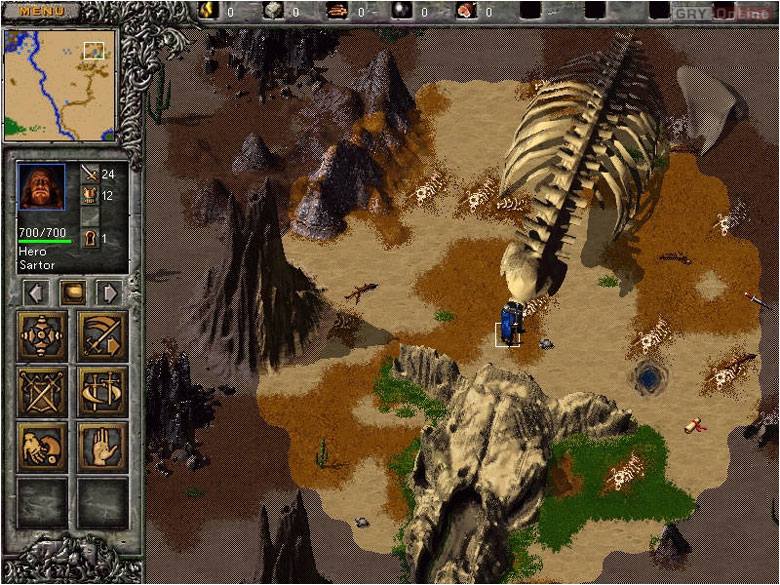Activate the four-arrows move command
Screen dimensions: 780x585
click(x=42, y=336)
